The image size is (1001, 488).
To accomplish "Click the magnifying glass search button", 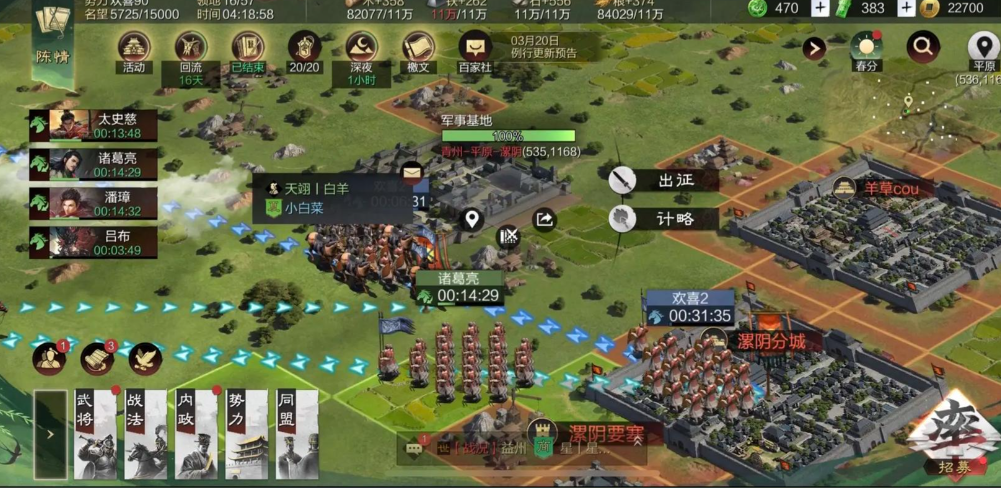I will (x=923, y=46).
